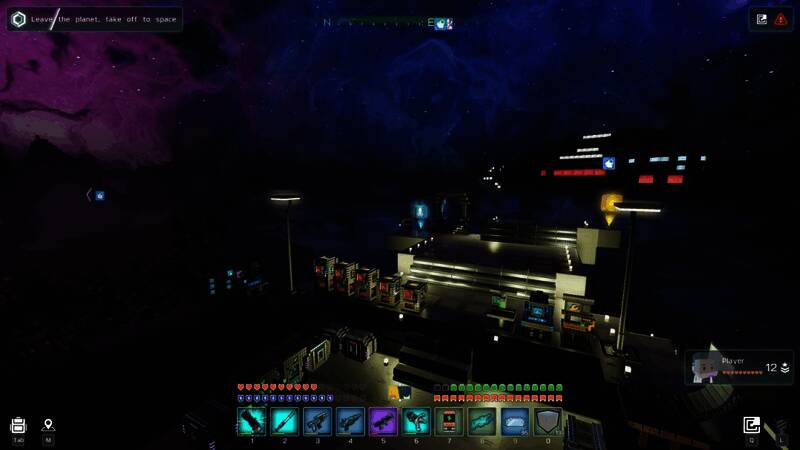Open the backpack inventory icon
Viewport: 800px width, 450px height.
(18, 425)
